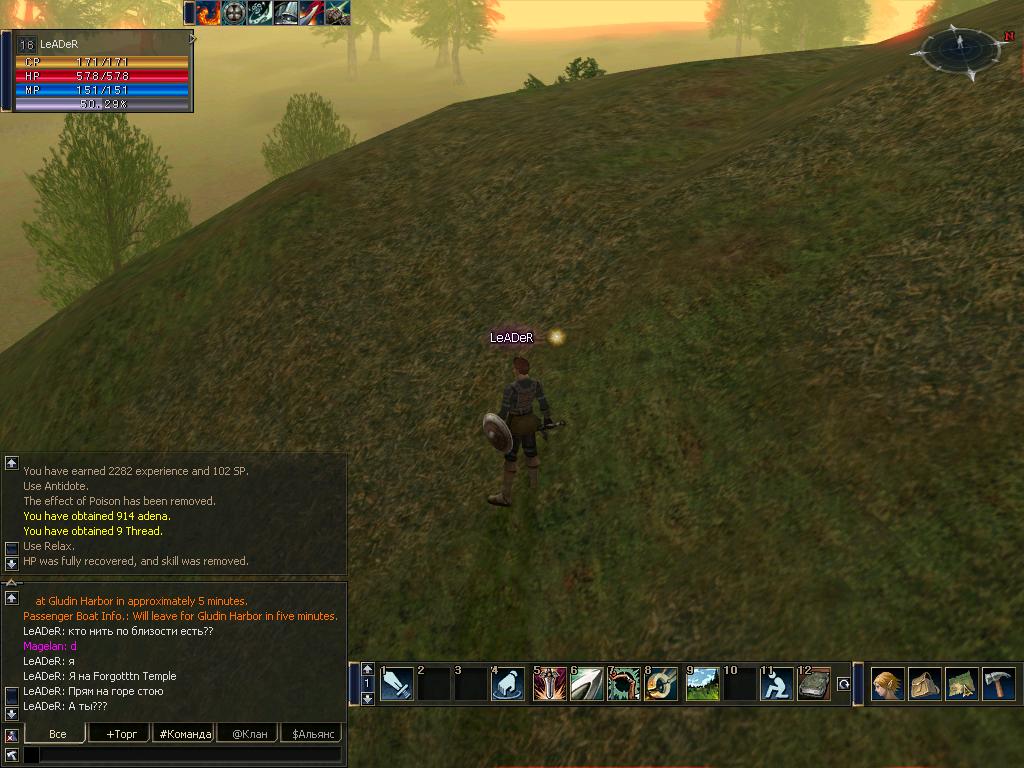Open the inventory bag
Screen dimensions: 1024x768
925,685
